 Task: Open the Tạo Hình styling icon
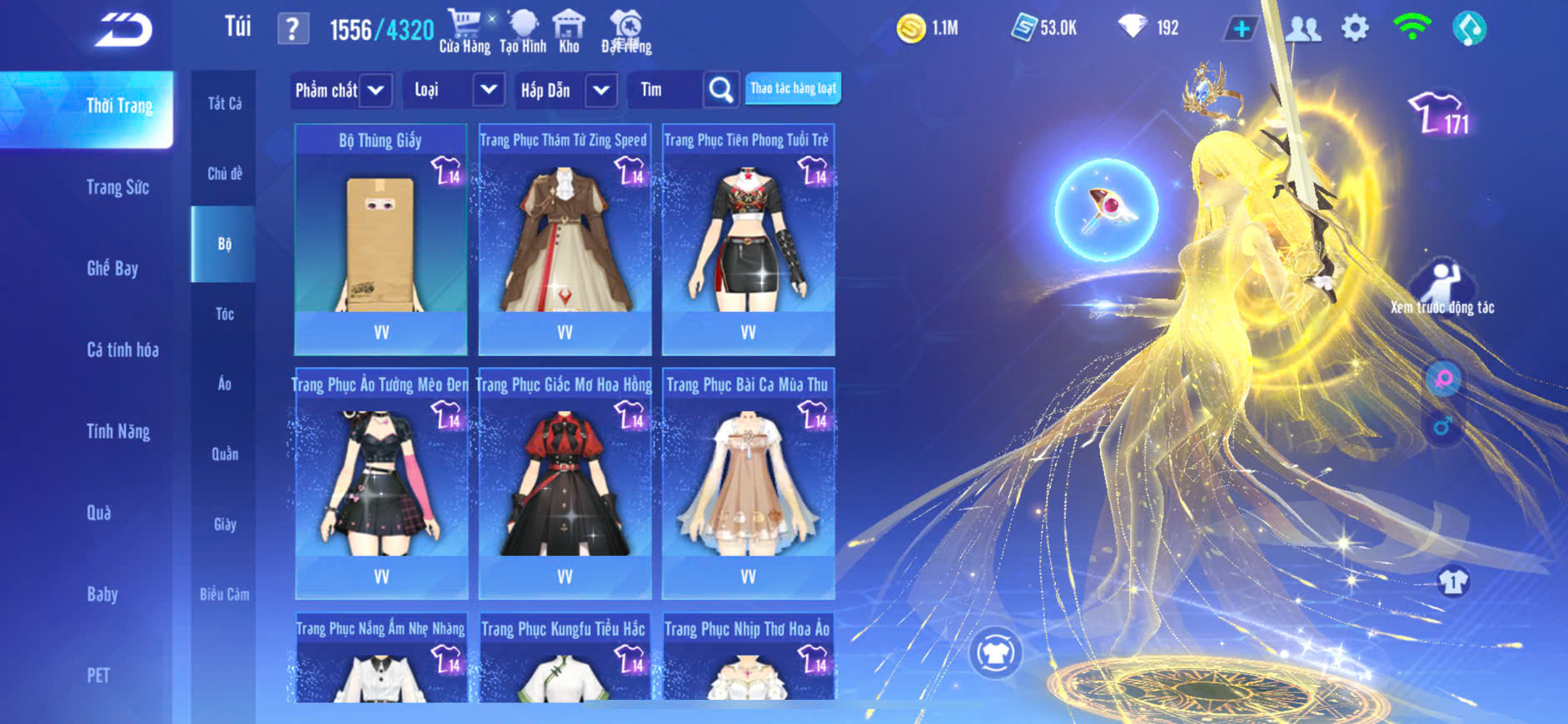click(x=523, y=31)
